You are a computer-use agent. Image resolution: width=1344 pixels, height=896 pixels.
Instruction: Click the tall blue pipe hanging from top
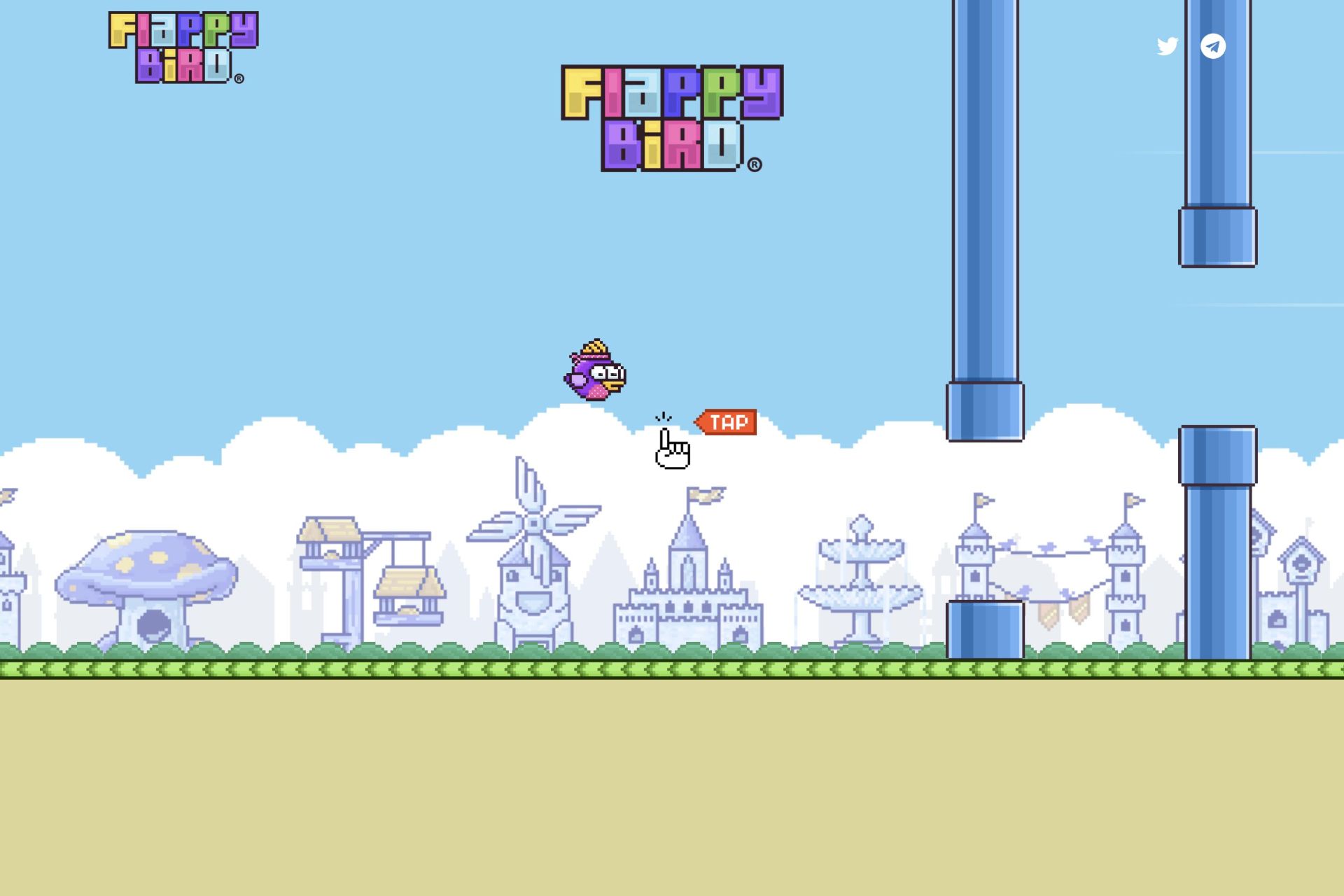[x=983, y=210]
